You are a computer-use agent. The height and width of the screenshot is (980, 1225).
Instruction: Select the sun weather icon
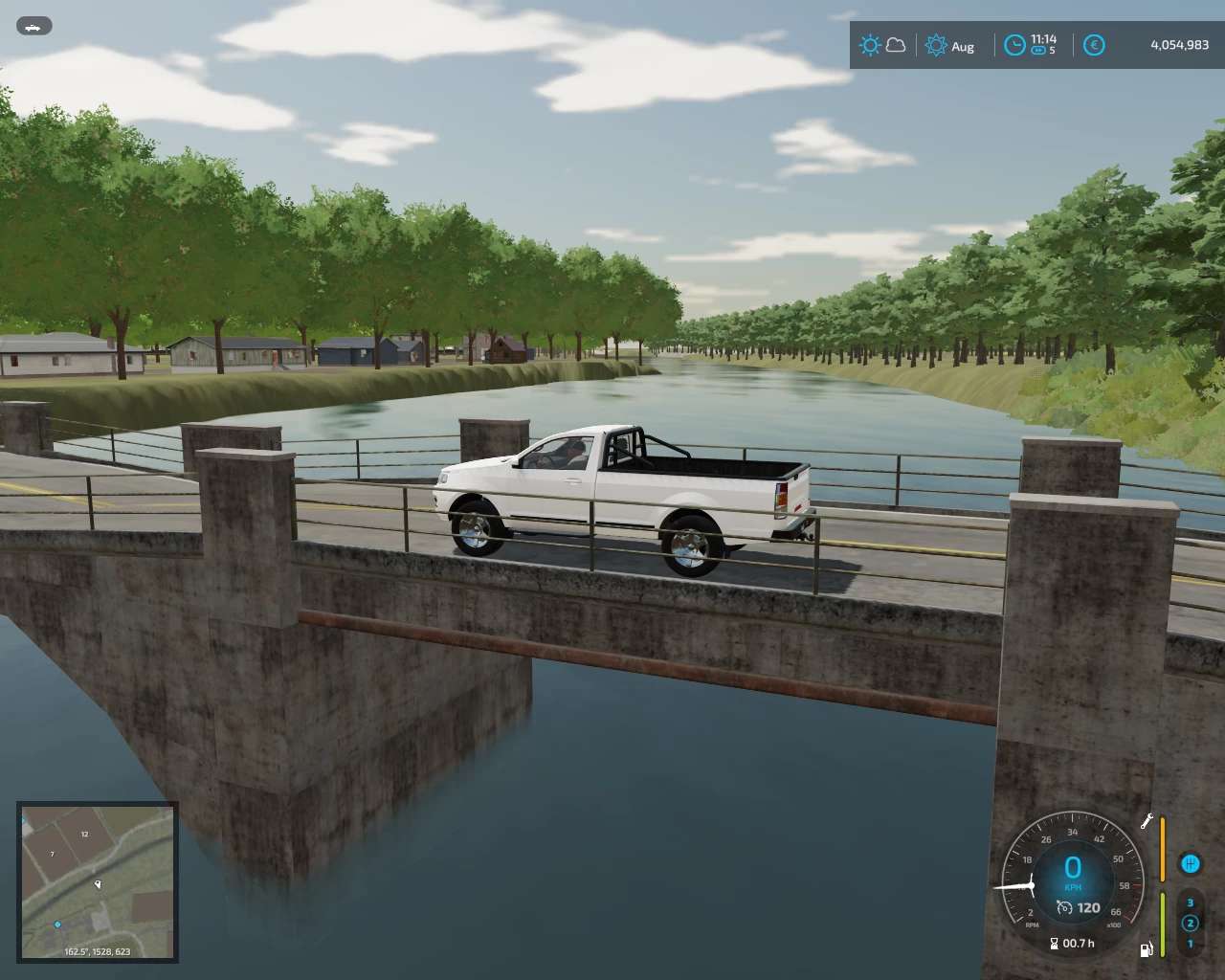pyautogui.click(x=869, y=45)
